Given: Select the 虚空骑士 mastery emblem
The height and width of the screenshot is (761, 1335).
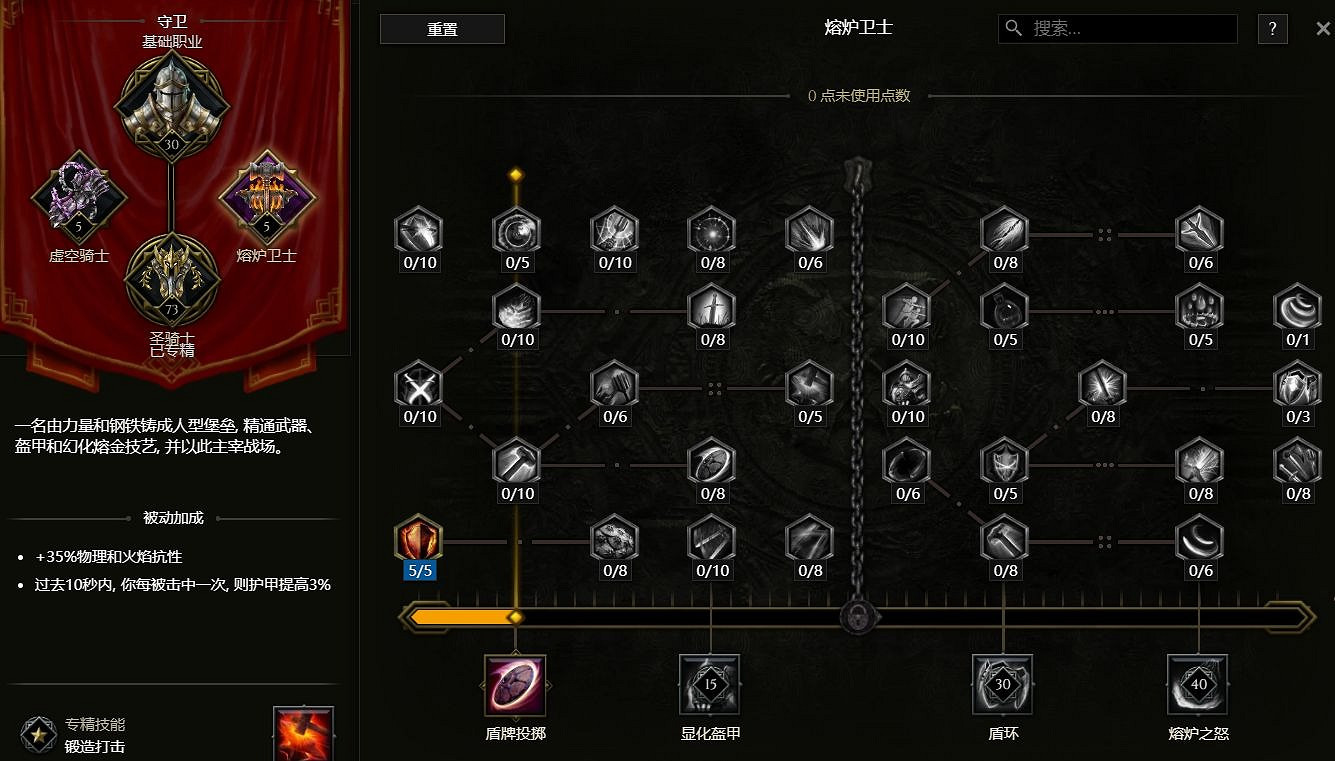Looking at the screenshot, I should (80, 198).
